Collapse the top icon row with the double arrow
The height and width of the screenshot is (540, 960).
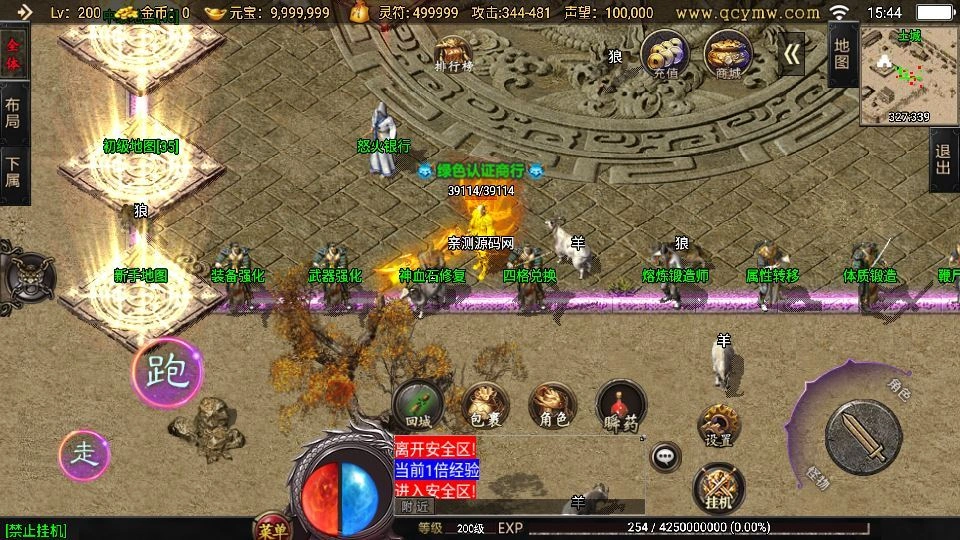coord(792,53)
